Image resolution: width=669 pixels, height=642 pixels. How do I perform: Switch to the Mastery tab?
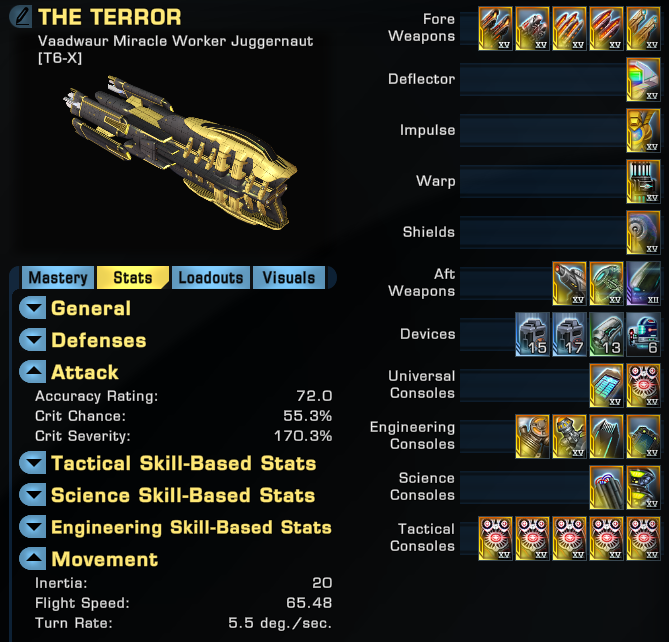(58, 278)
